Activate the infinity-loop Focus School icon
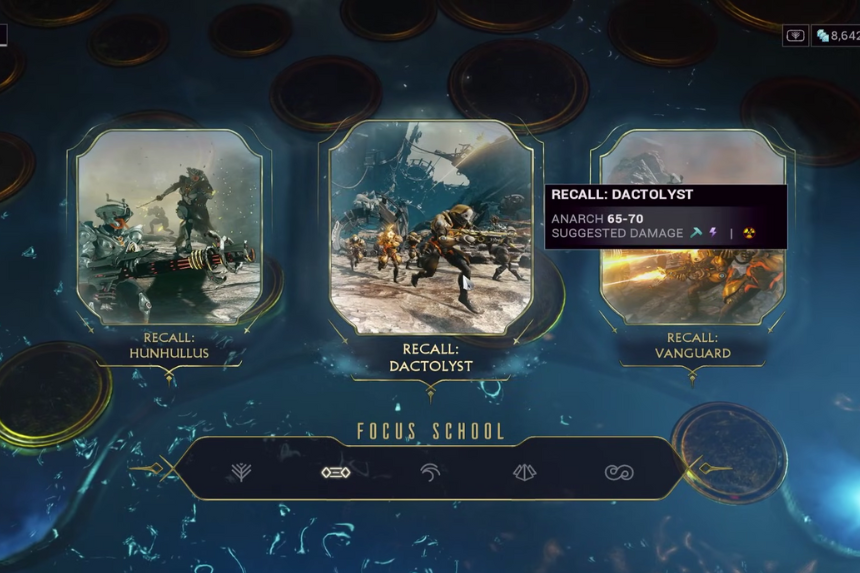The height and width of the screenshot is (573, 860). [x=619, y=472]
